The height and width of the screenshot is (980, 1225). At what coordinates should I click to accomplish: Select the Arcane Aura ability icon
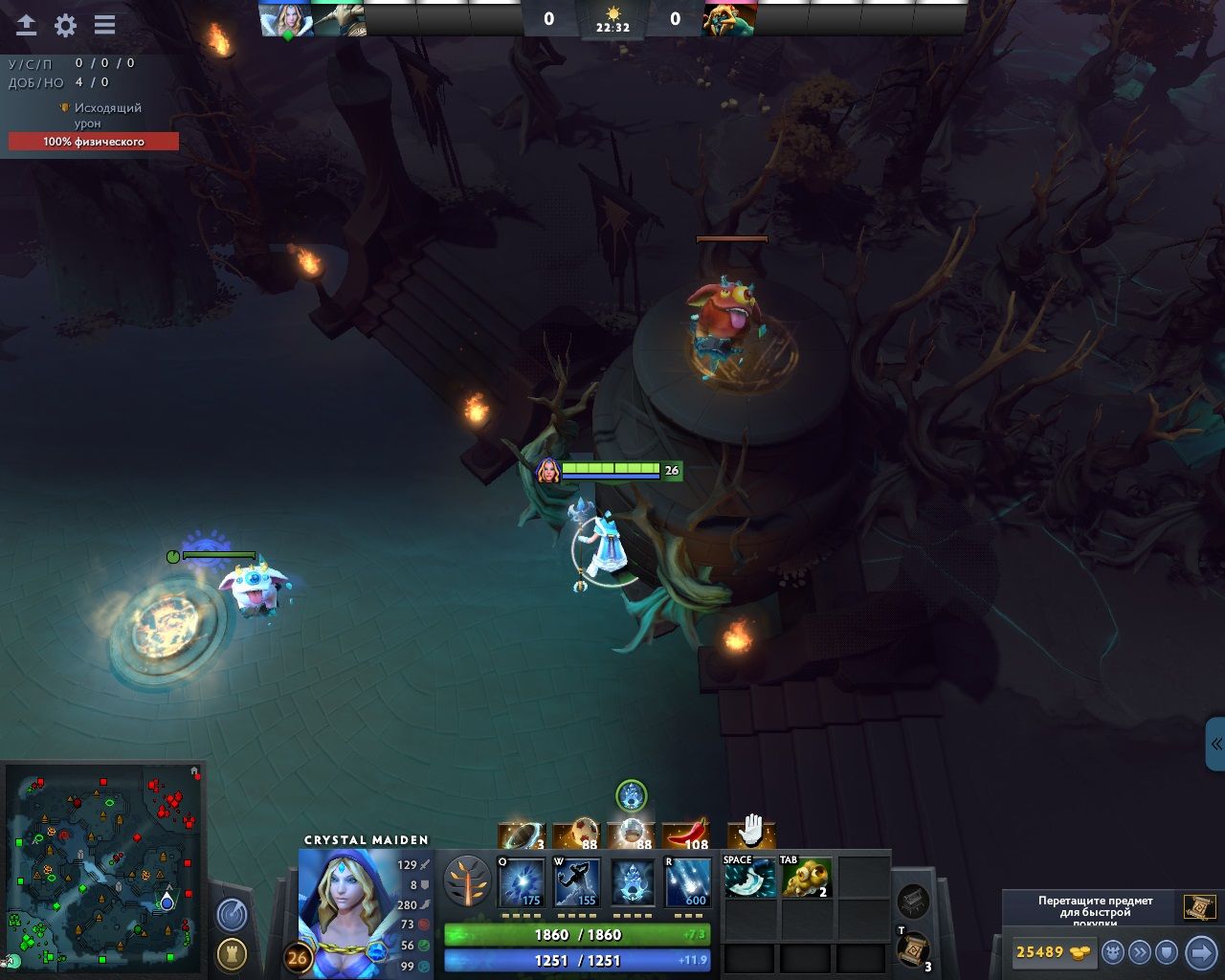point(633,882)
